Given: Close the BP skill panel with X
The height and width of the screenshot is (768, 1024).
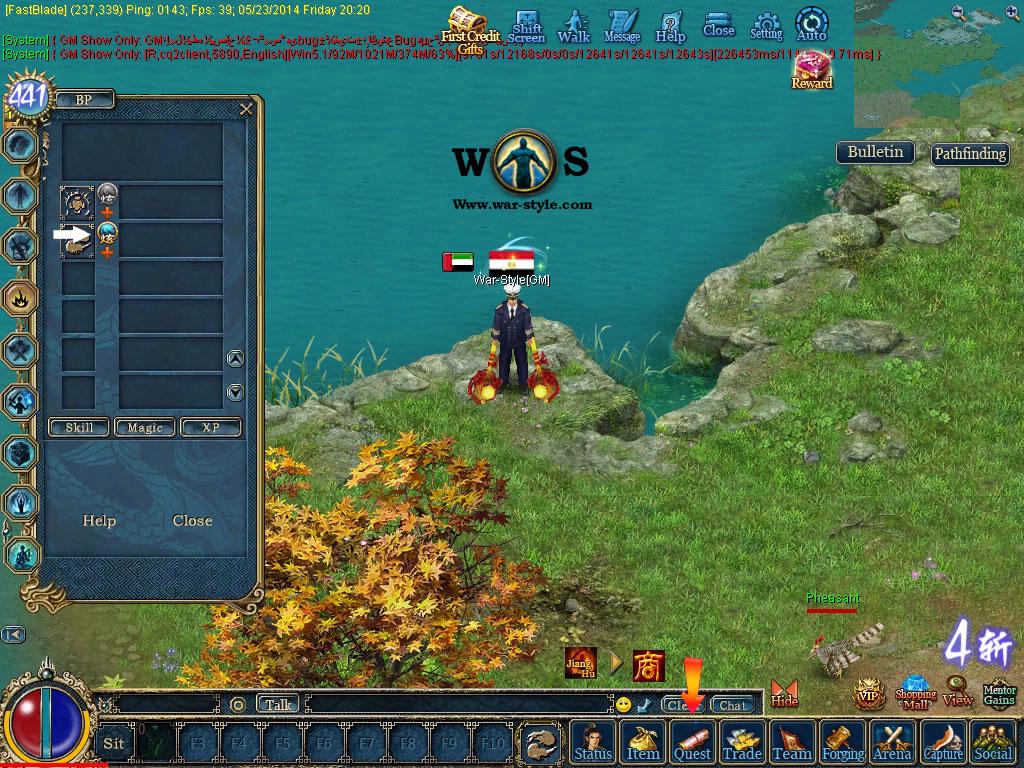Looking at the screenshot, I should tap(246, 109).
